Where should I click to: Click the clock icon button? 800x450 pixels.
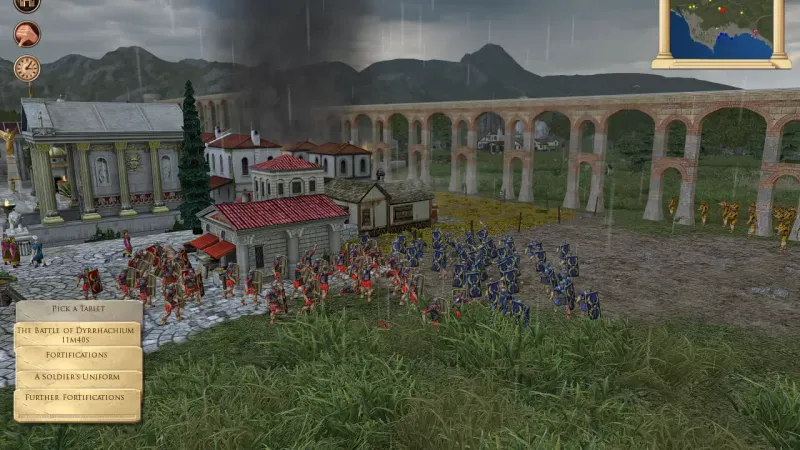27,68
